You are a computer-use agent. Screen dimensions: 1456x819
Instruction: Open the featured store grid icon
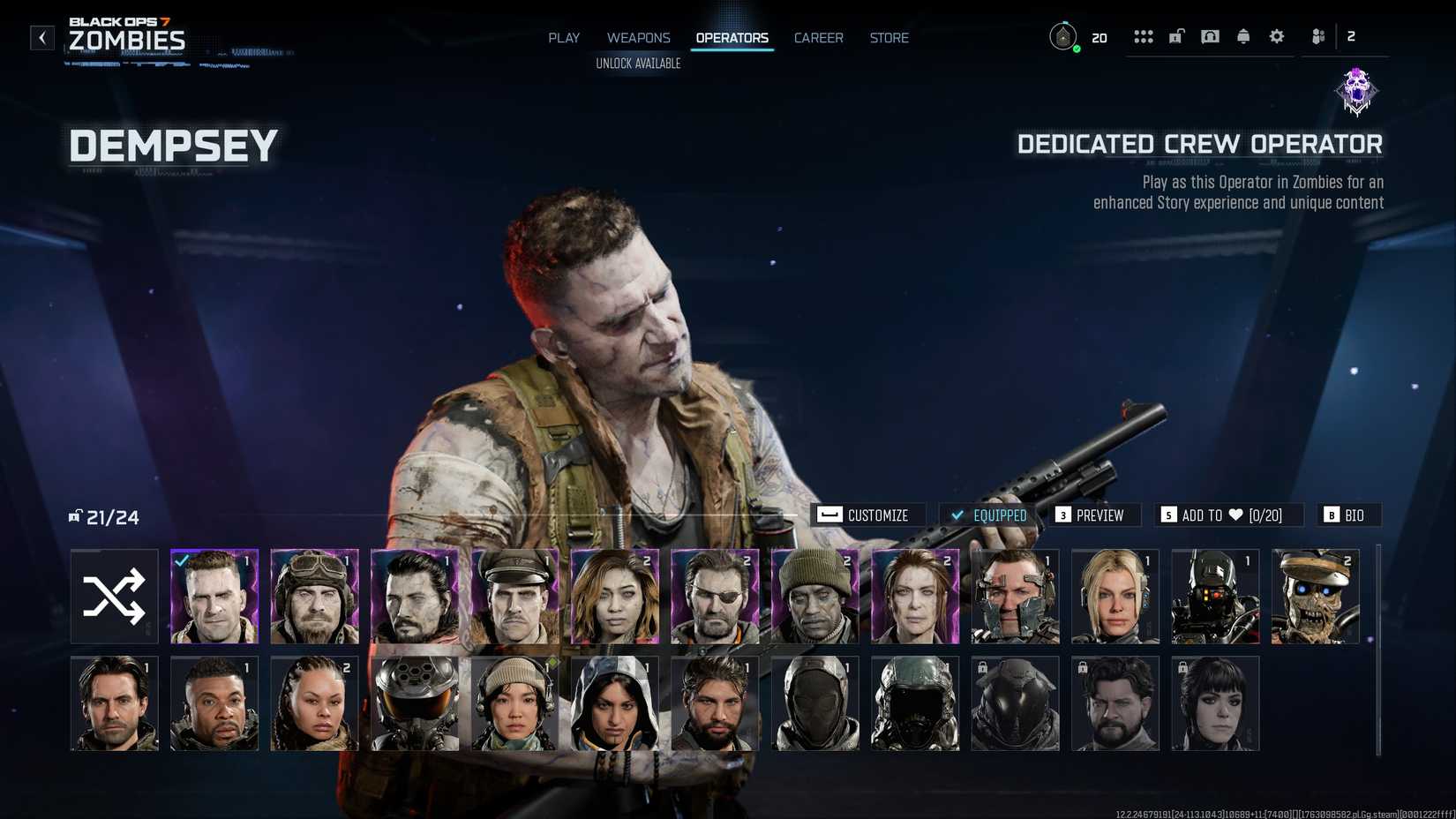(1144, 36)
